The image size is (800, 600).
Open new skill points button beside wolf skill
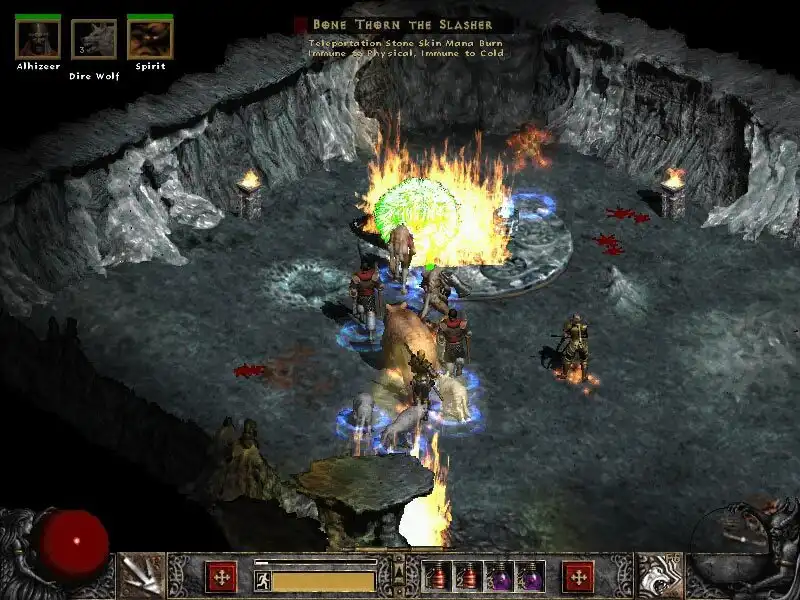click(578, 577)
